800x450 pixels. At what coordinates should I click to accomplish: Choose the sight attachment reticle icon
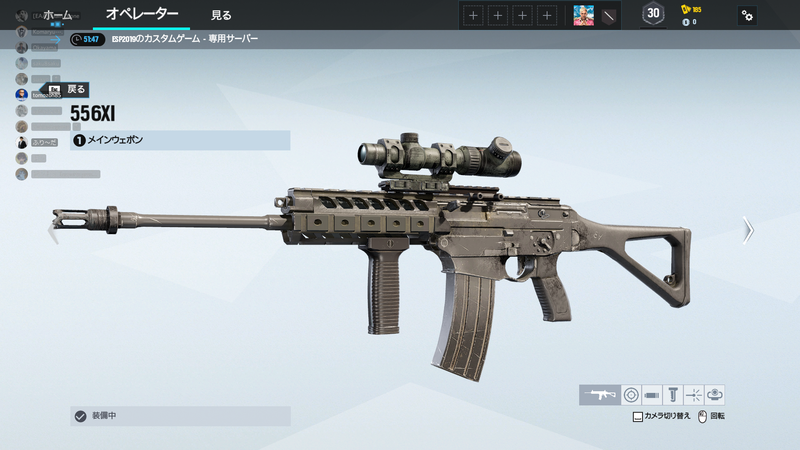tap(630, 395)
